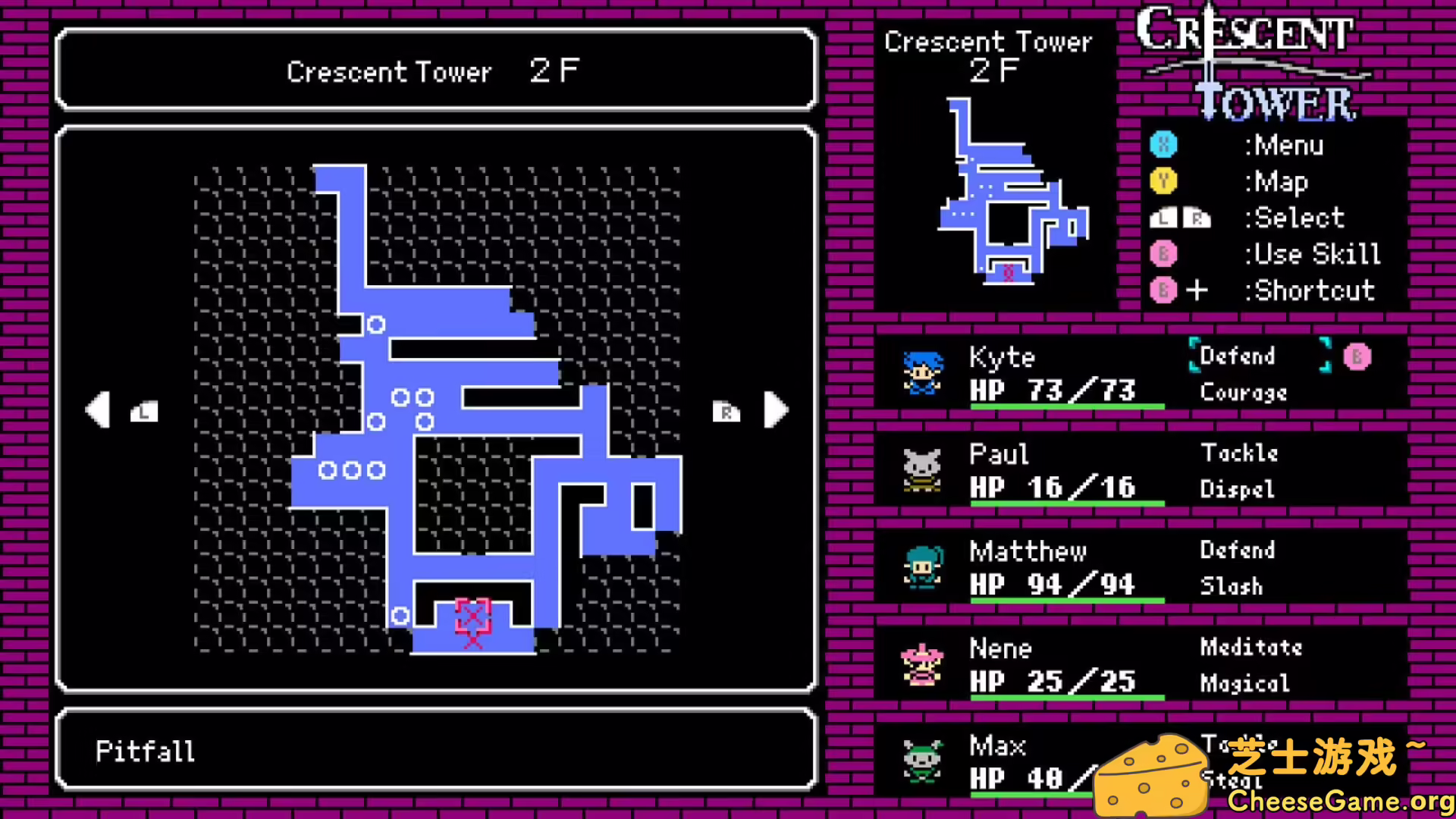Select Matthew's character portrait

[x=921, y=567]
